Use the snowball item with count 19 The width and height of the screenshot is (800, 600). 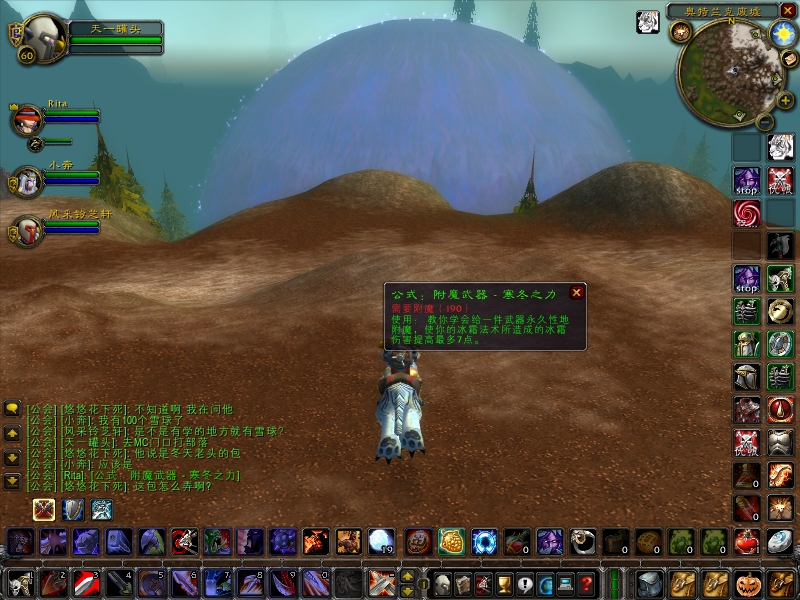click(380, 541)
